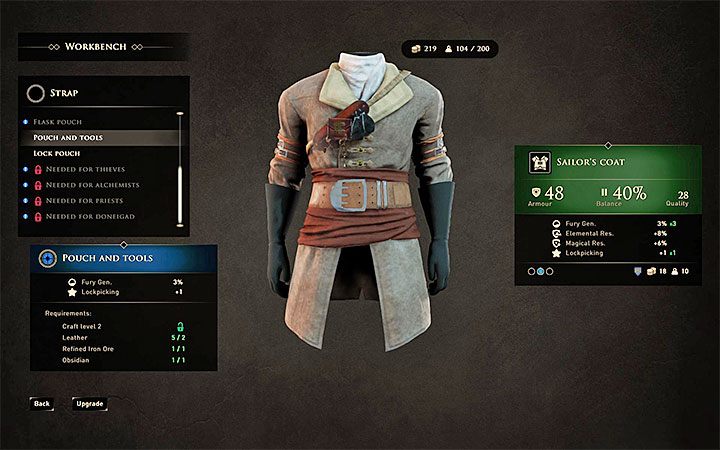Click the Upgrade button
This screenshot has width=720, height=450.
point(89,403)
